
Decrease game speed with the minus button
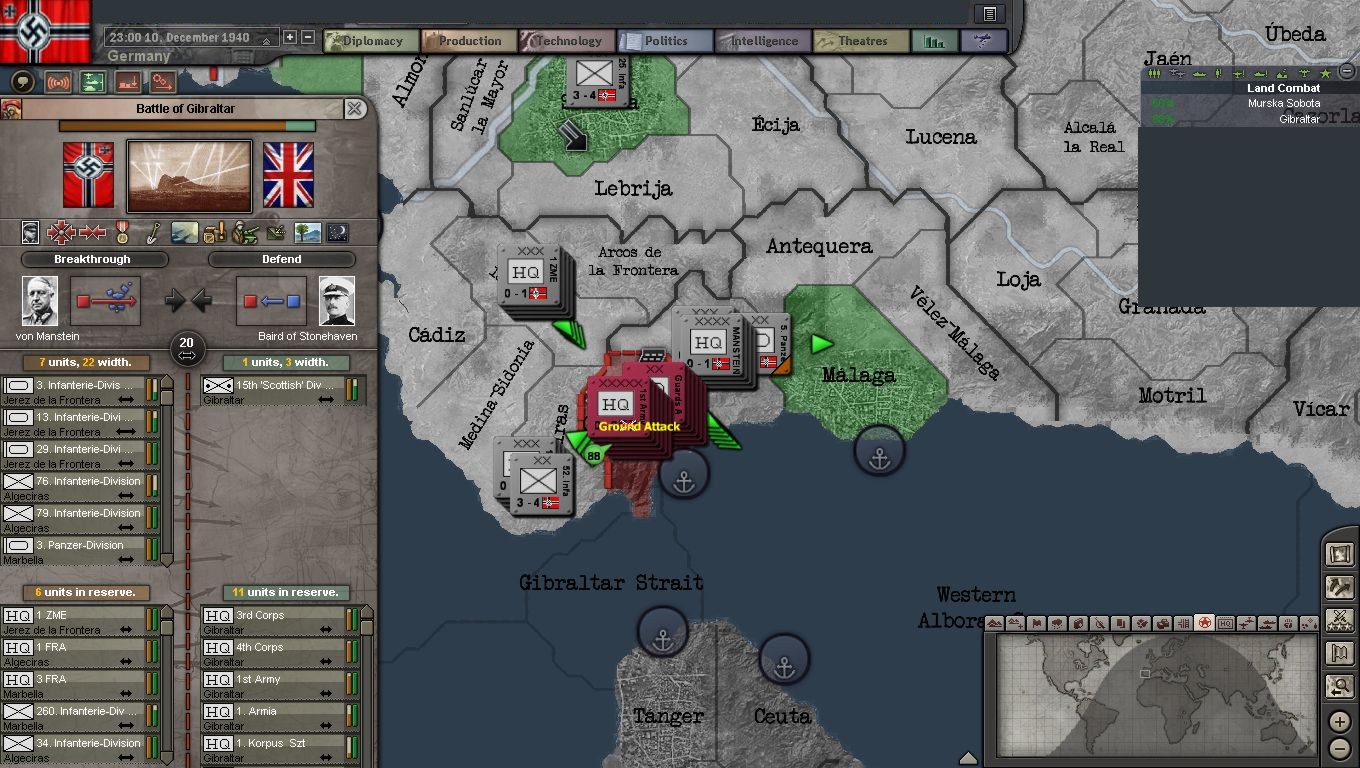click(x=308, y=37)
